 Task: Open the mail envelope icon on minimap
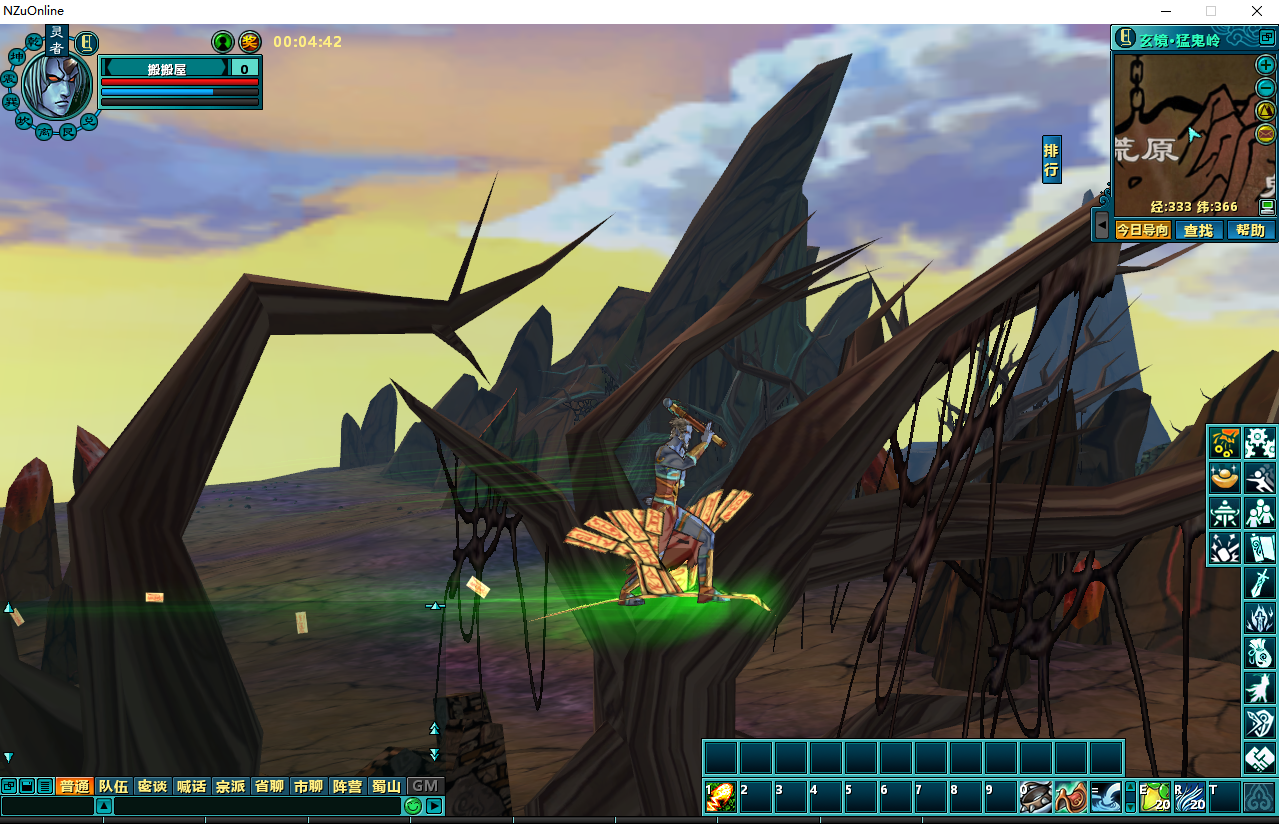[1266, 132]
